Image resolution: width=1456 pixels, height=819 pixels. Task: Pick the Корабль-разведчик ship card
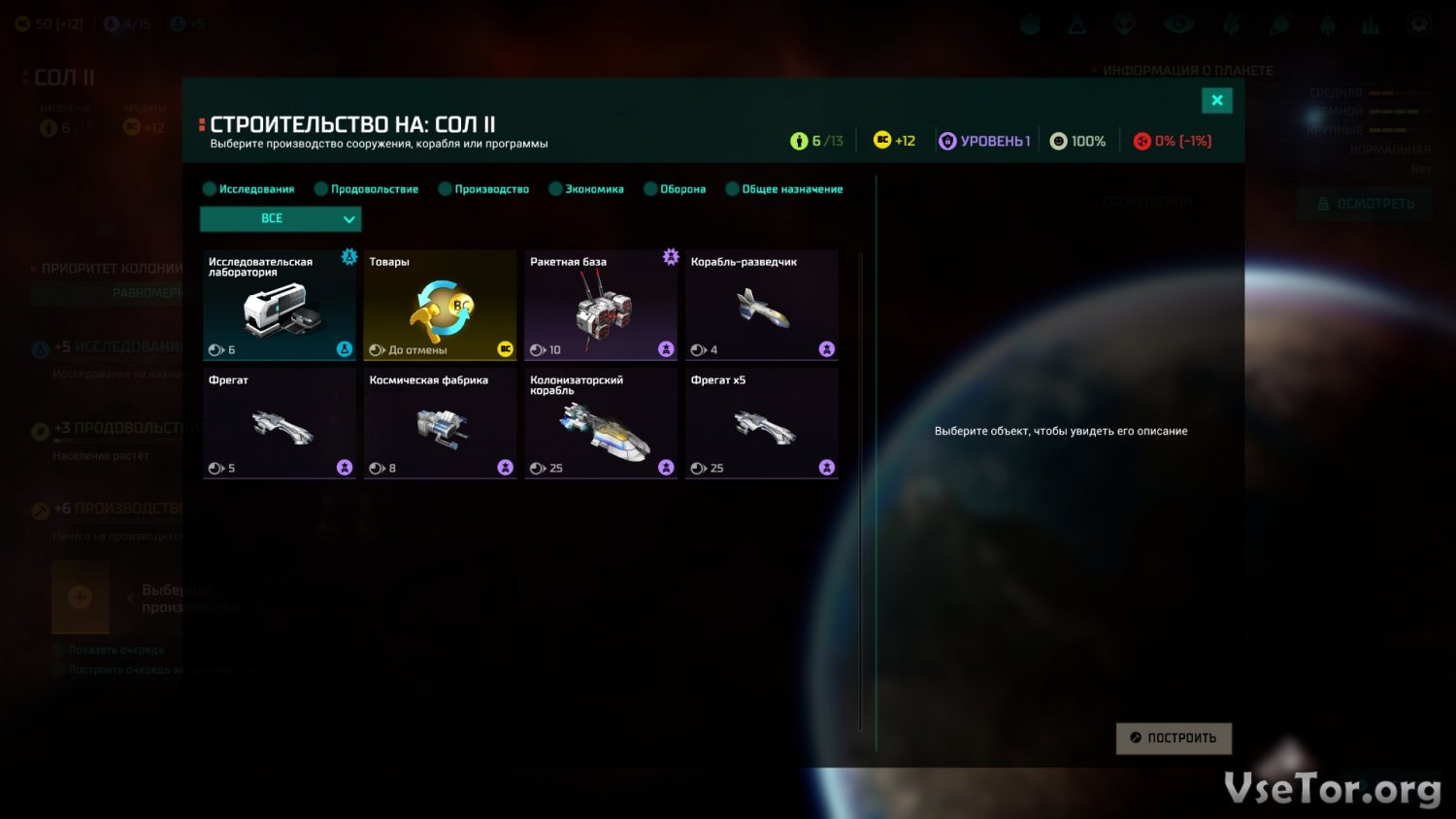(762, 306)
